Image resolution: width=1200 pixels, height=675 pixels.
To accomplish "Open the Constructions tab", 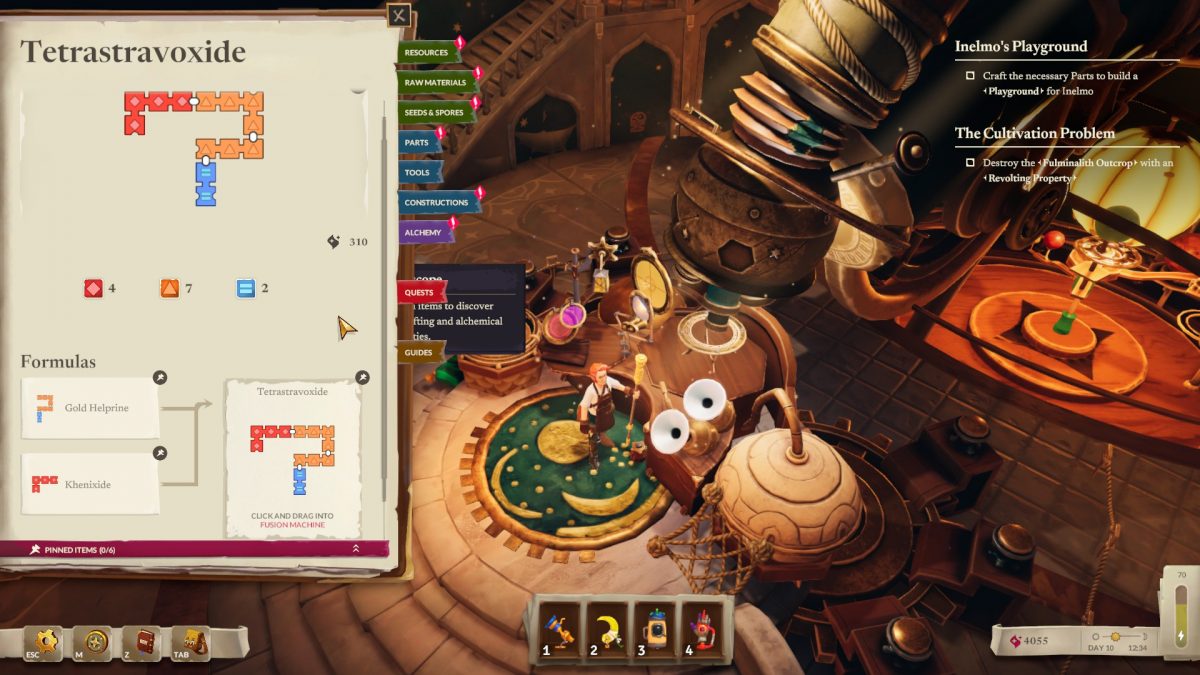I will [x=436, y=202].
